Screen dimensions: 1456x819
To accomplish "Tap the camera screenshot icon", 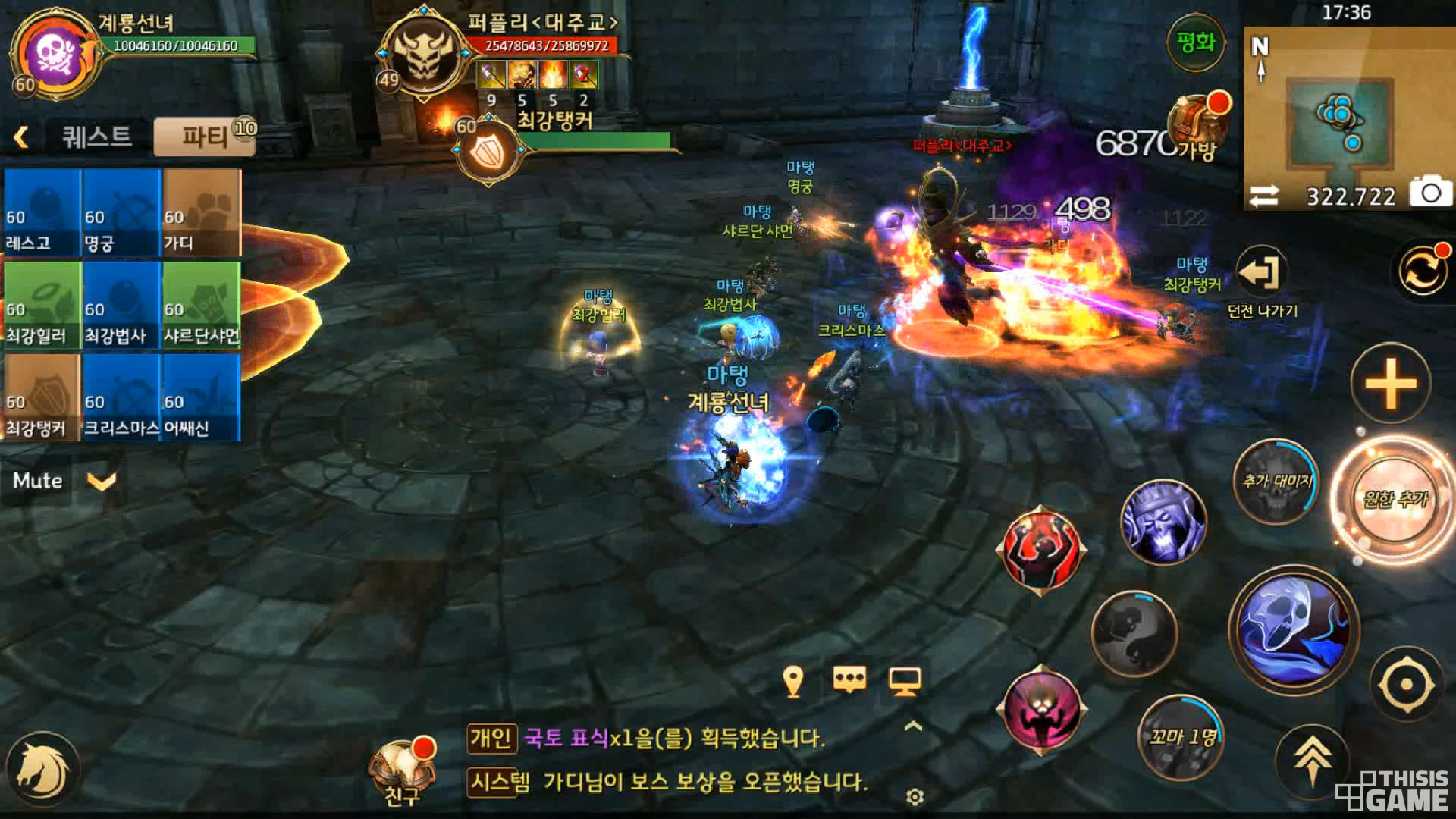I will [1430, 194].
